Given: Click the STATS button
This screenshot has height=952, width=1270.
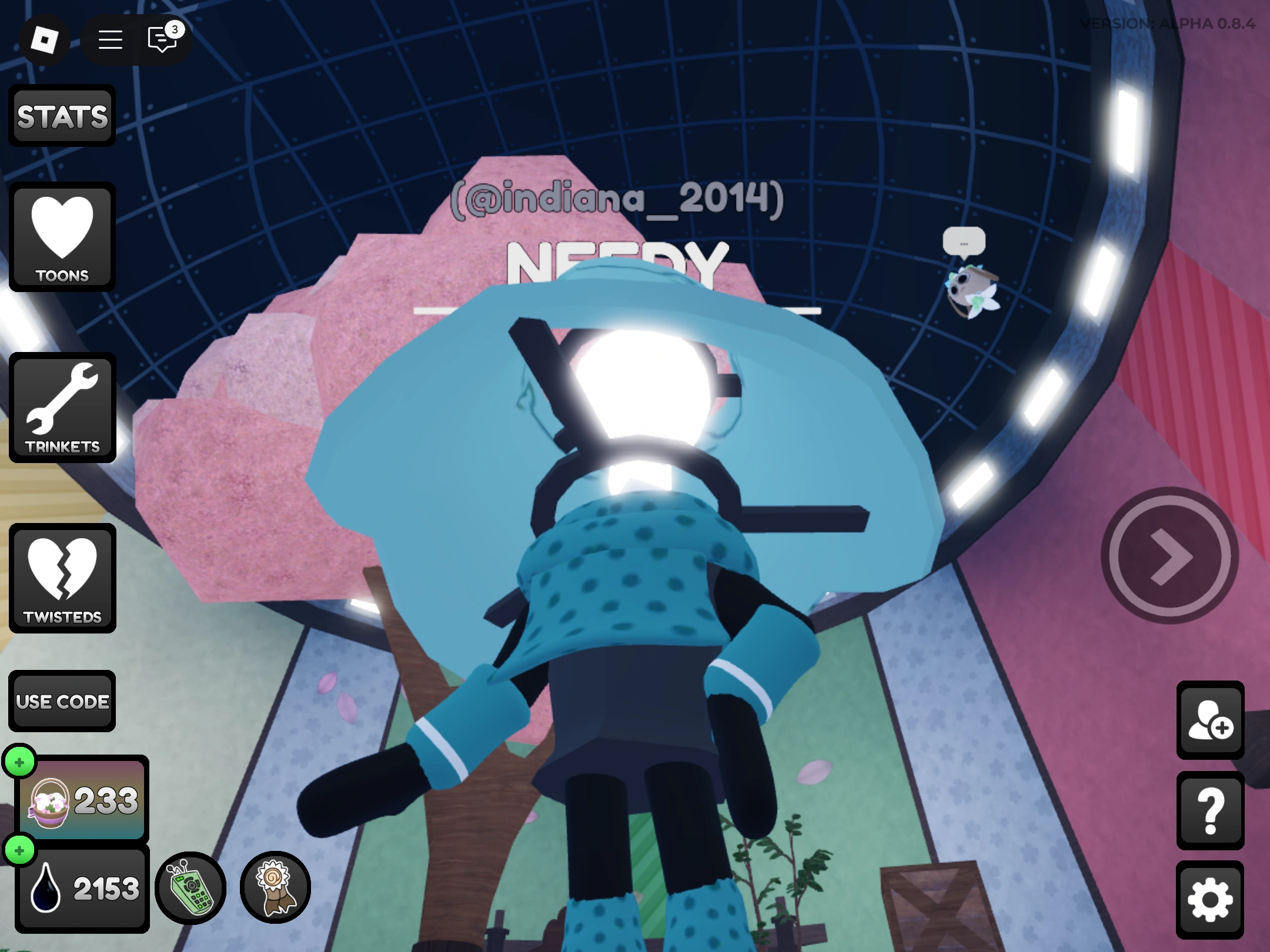Looking at the screenshot, I should (61, 116).
